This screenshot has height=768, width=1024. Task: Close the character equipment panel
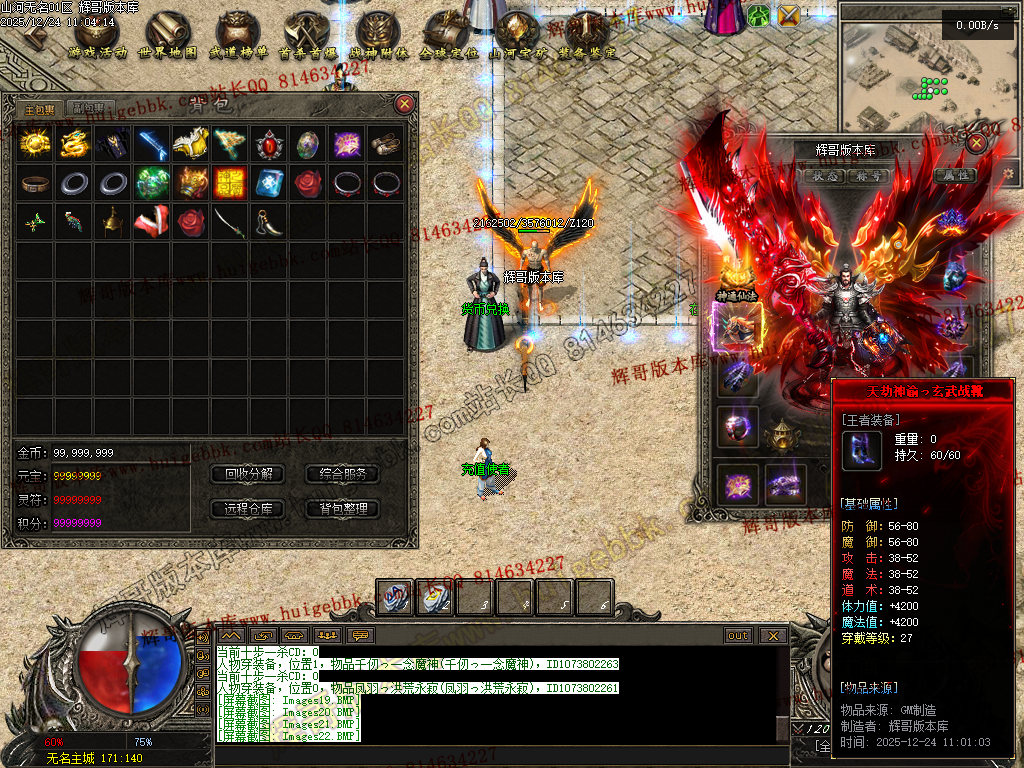click(x=976, y=142)
